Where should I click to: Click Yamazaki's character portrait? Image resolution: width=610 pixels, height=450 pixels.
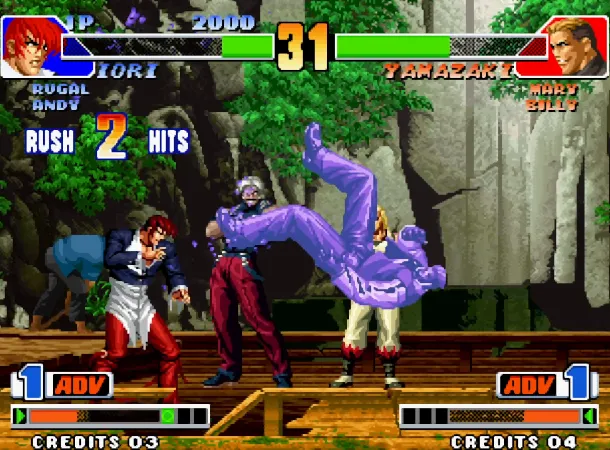[577, 46]
